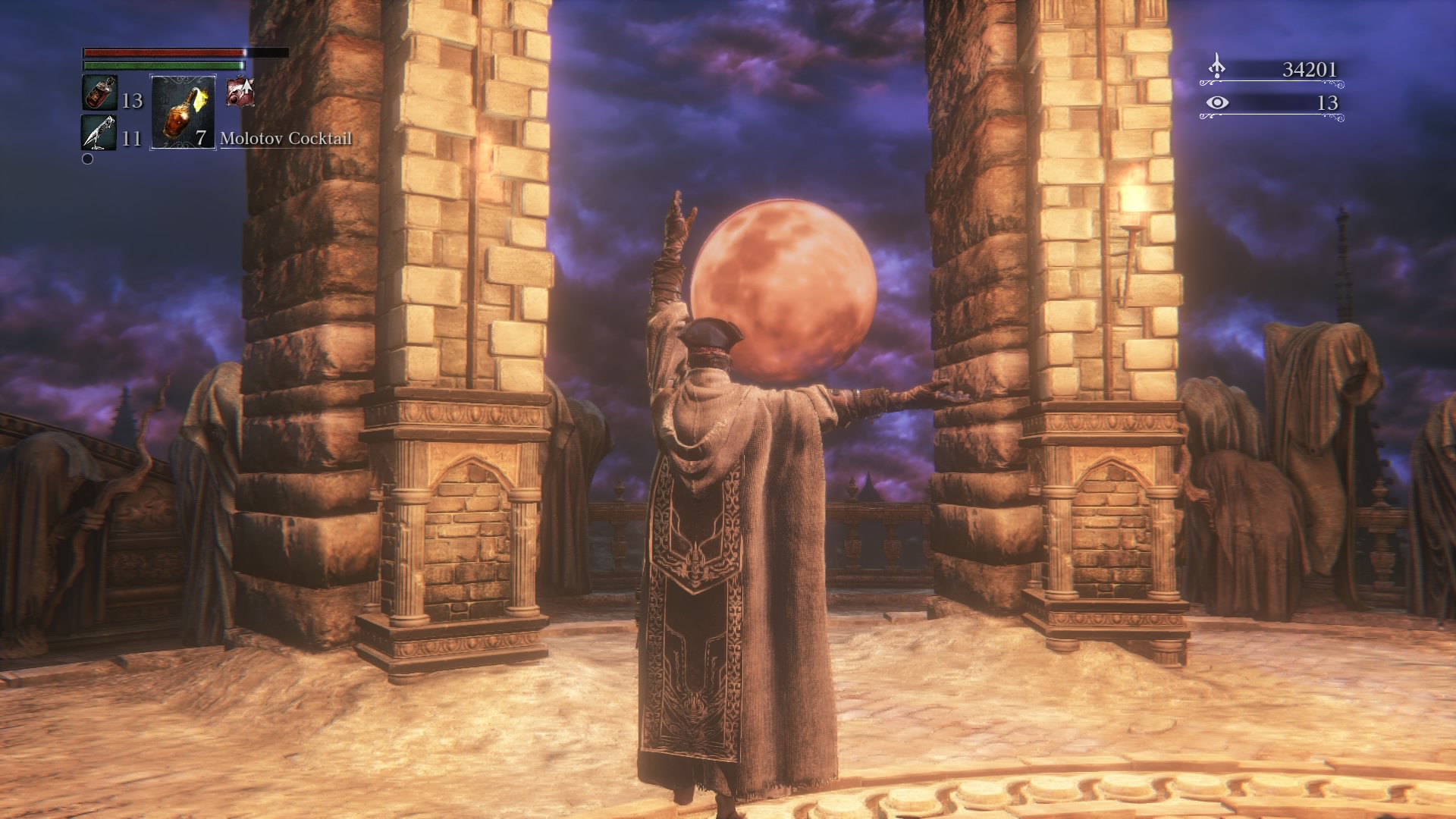This screenshot has width=1456, height=819.
Task: Click the Insight value showing 13
Action: 1328,103
